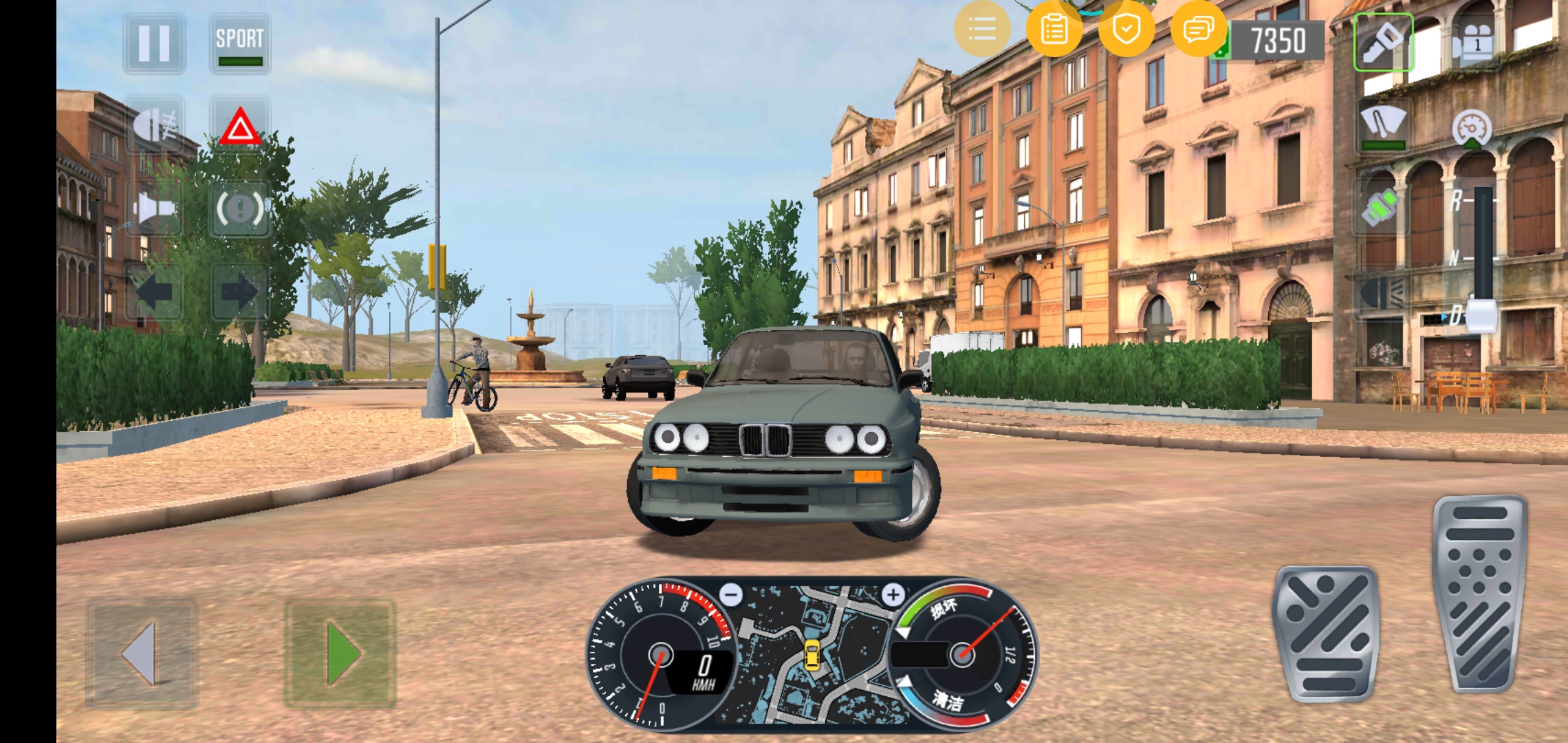Switch the camera view

pyautogui.click(x=1471, y=43)
